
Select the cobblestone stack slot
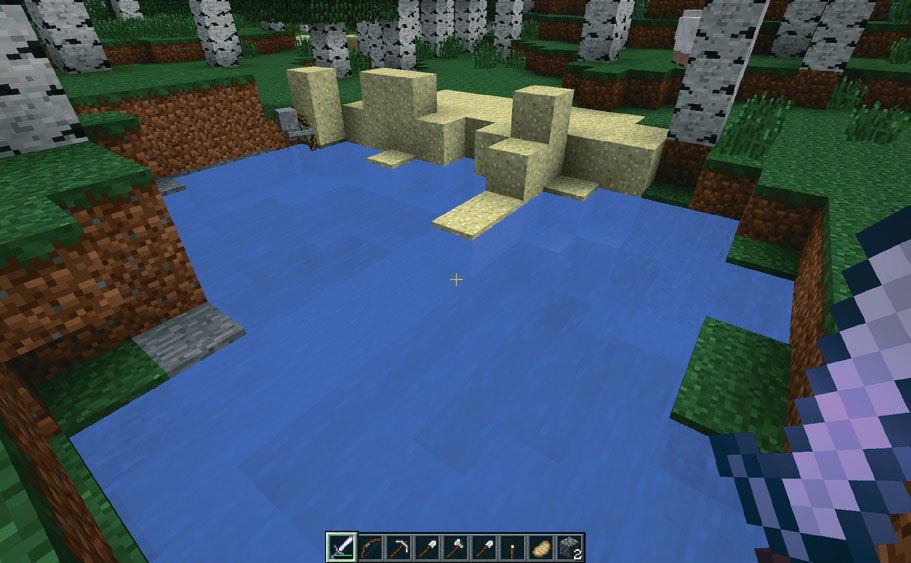(569, 547)
